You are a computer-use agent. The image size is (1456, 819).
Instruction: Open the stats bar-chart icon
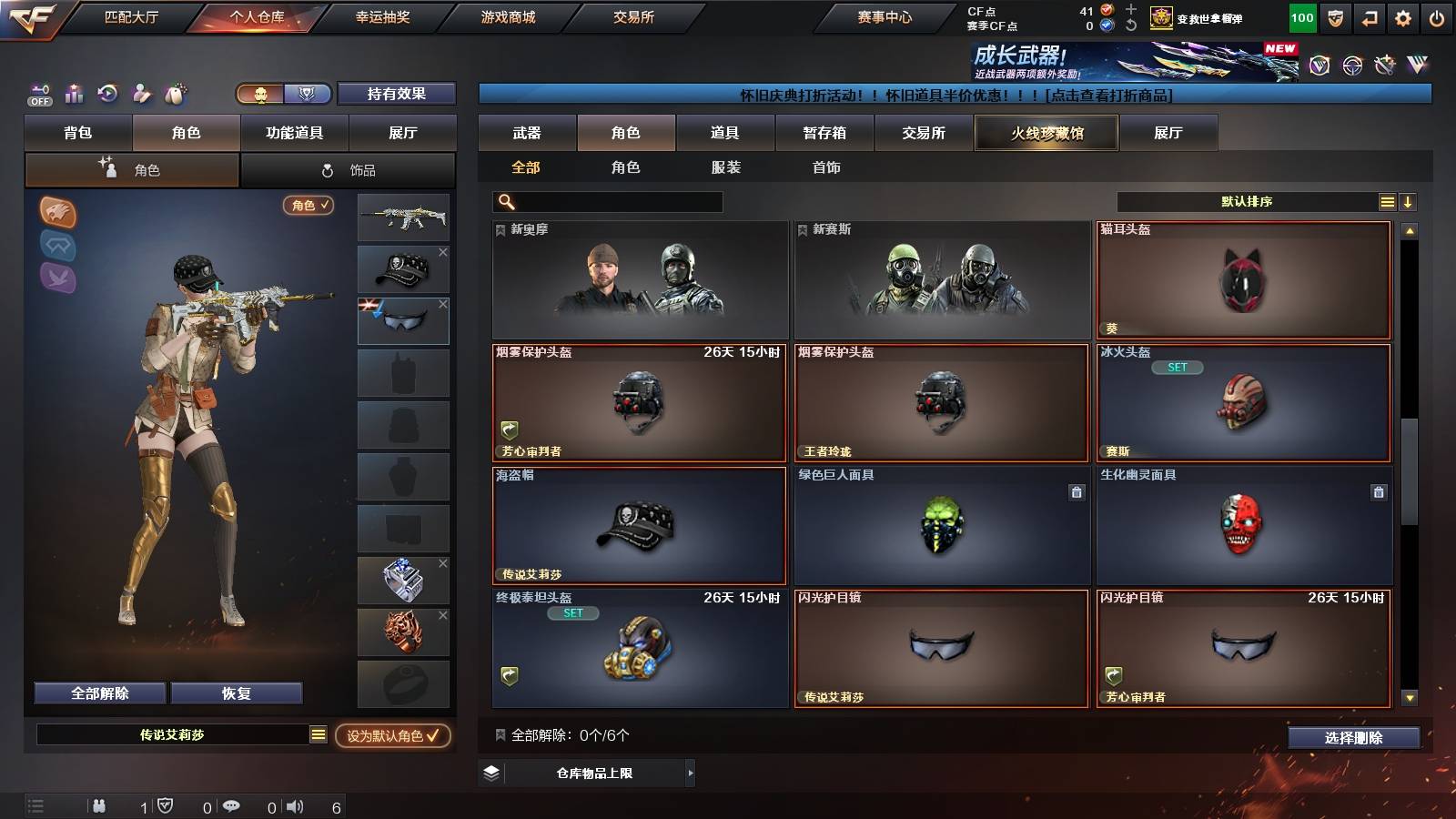[73, 94]
